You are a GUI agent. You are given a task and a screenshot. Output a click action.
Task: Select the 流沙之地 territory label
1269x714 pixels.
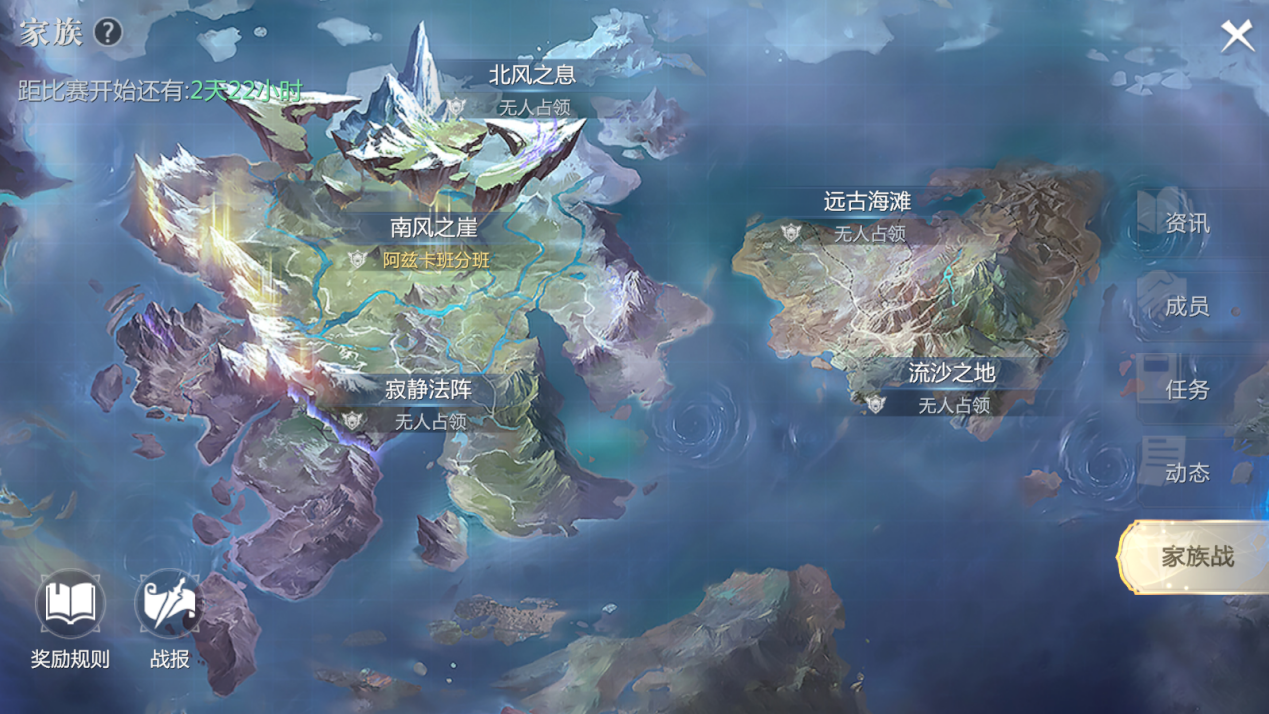(x=951, y=374)
